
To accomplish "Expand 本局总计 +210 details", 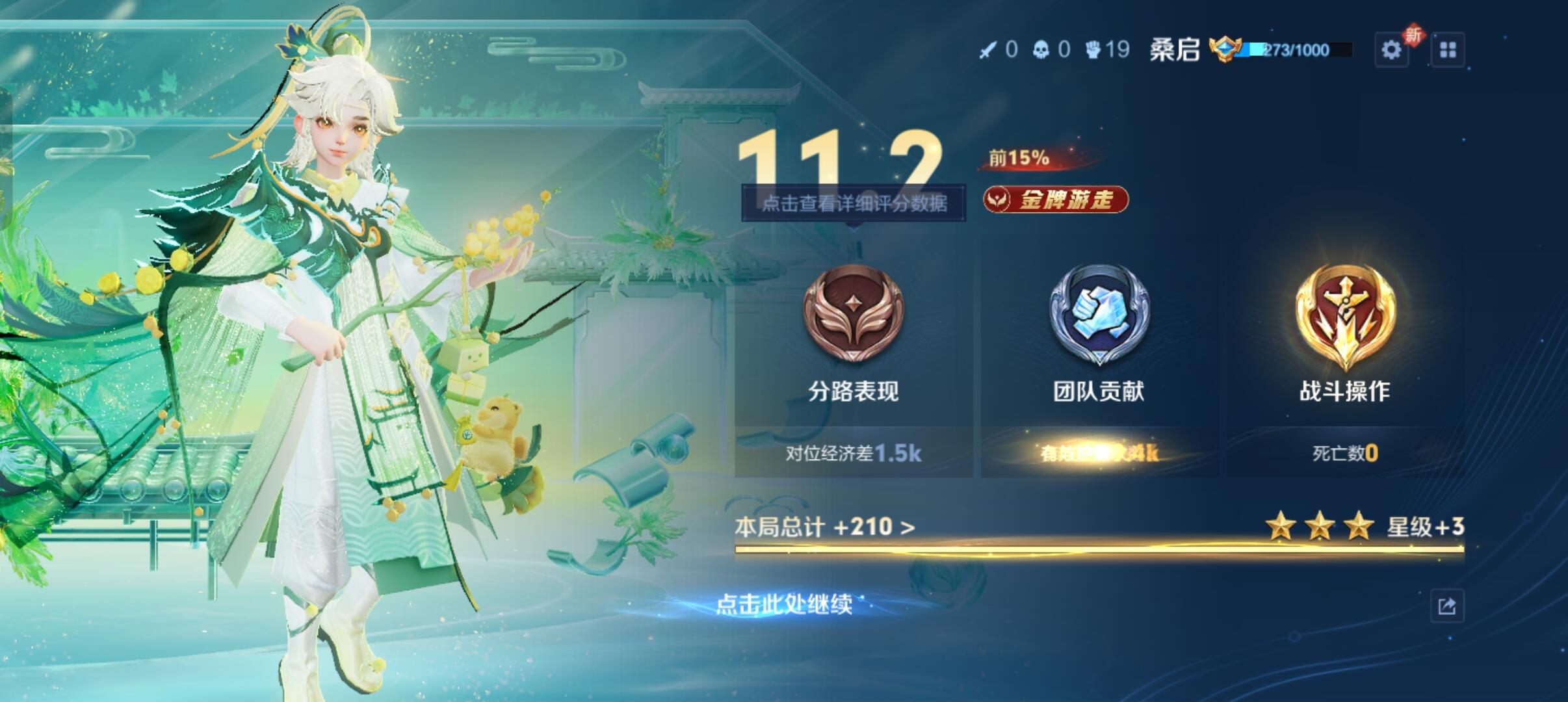I will [x=825, y=526].
